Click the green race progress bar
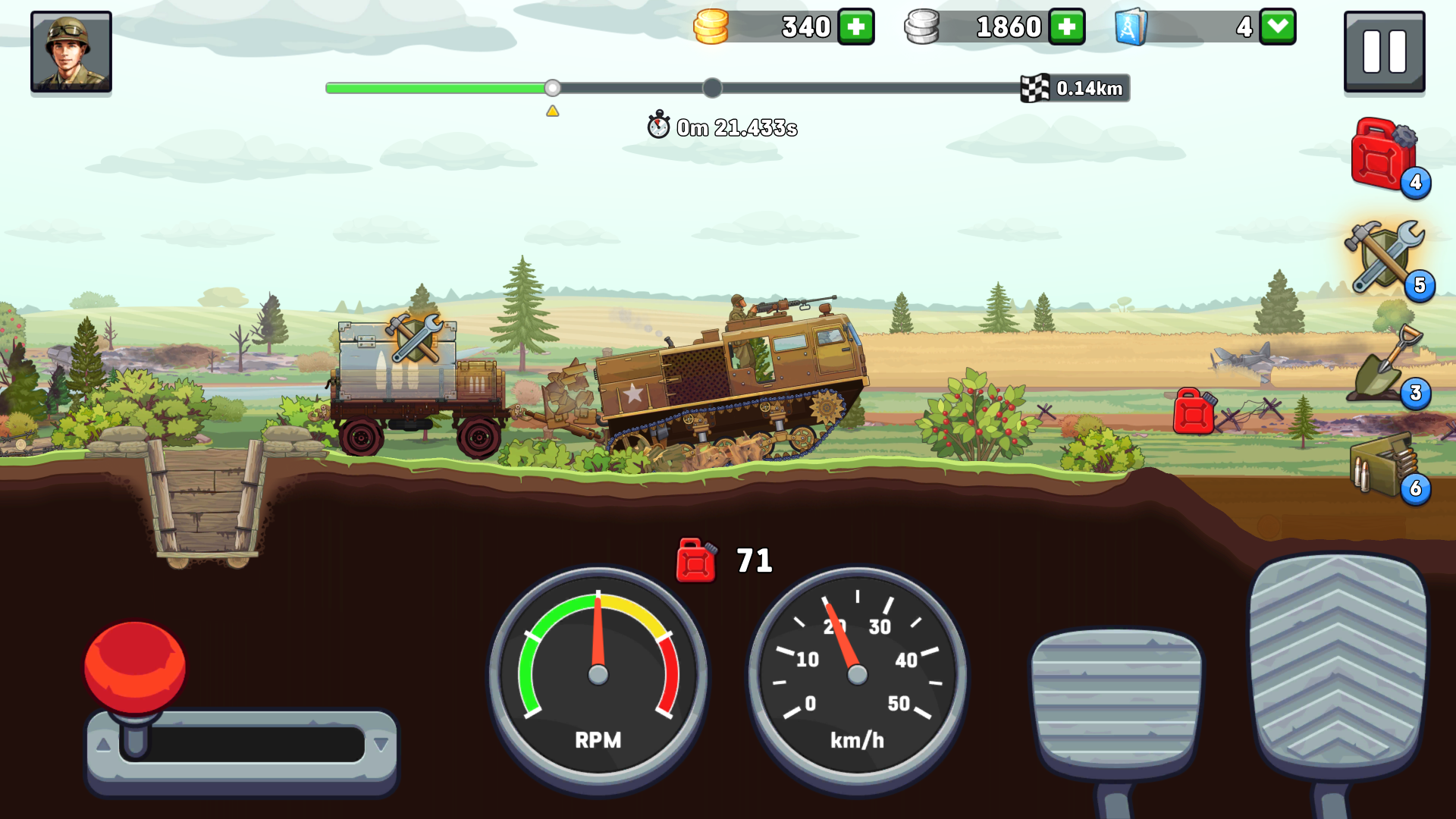This screenshot has height=819, width=1456. pos(440,88)
